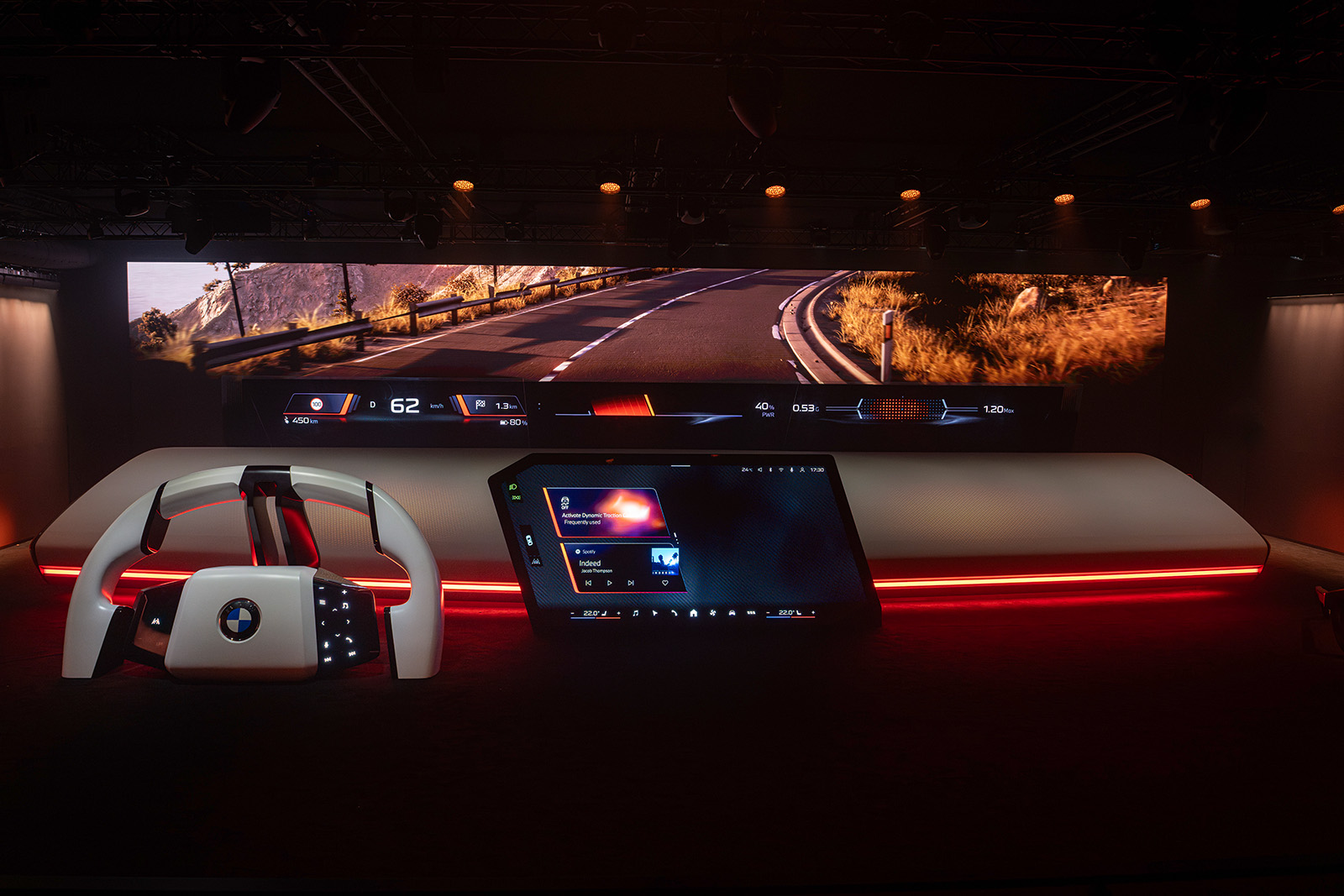The height and width of the screenshot is (896, 1344).
Task: Decrease the right seat temperature
Action: tap(768, 613)
